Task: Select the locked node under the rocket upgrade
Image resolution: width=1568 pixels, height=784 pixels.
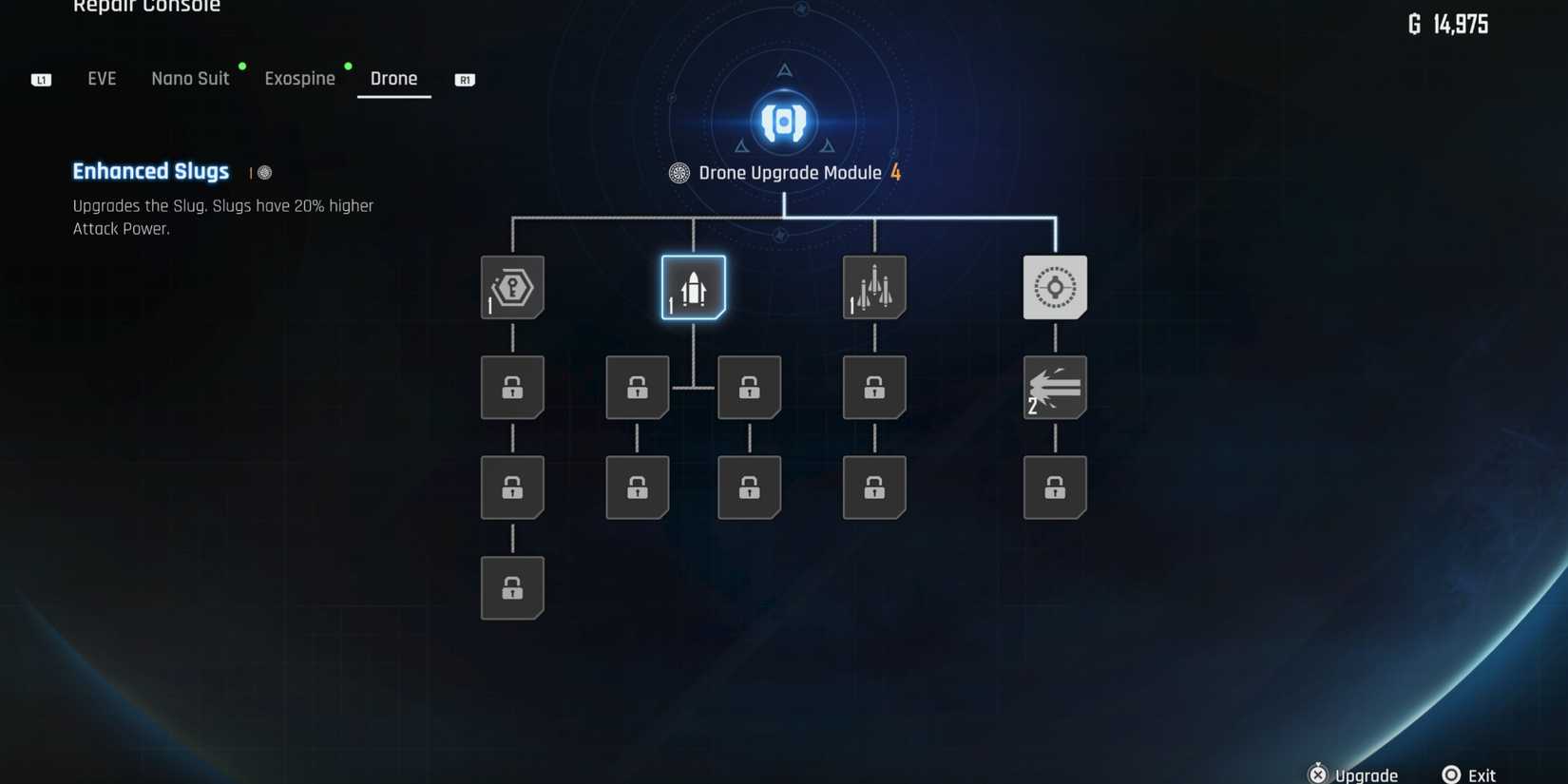Action: pyautogui.click(x=749, y=388)
